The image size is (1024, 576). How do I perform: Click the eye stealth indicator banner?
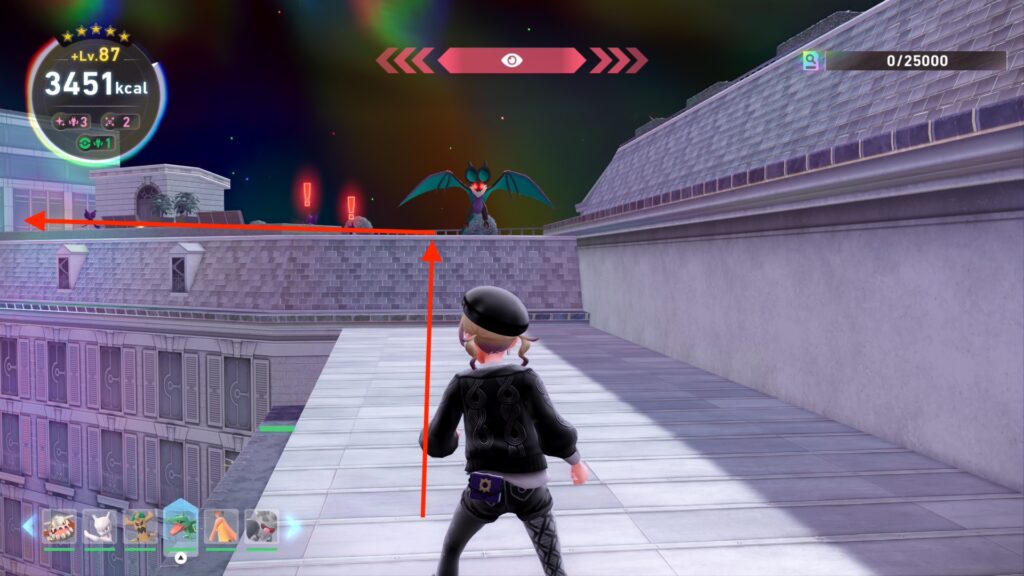(x=511, y=60)
